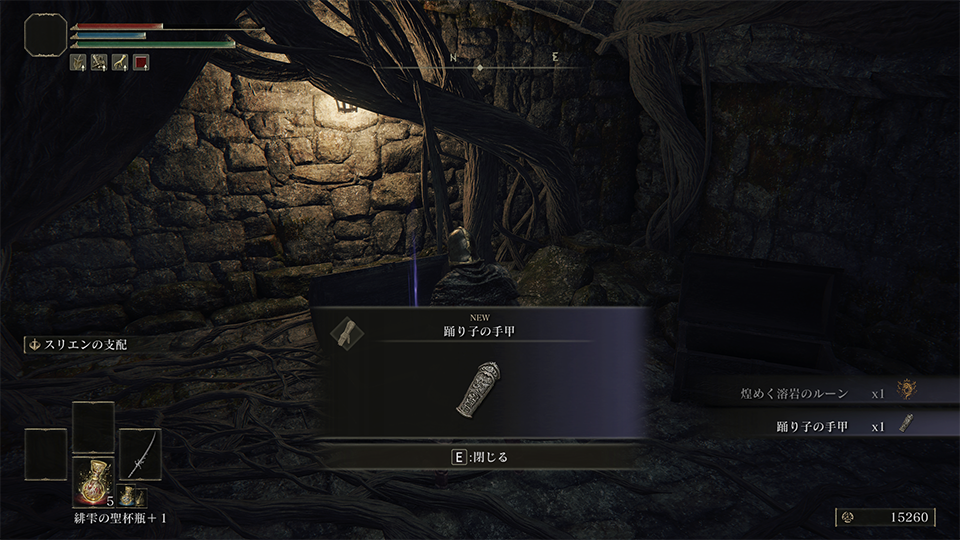Click the armor category icon in item popup

point(346,331)
